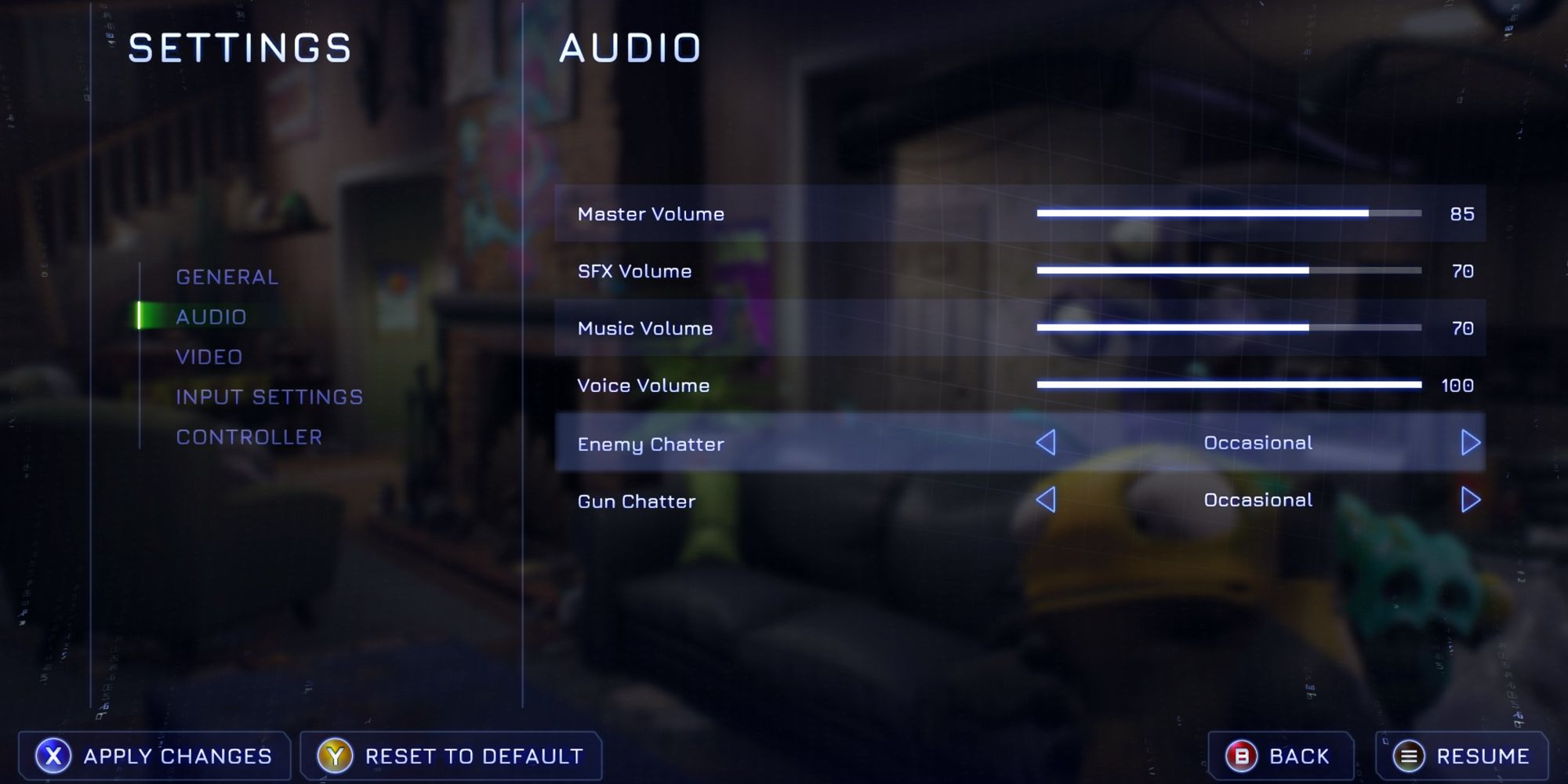The height and width of the screenshot is (784, 1568).
Task: Click Enemy Chatter's left arrow
Action: point(1046,443)
